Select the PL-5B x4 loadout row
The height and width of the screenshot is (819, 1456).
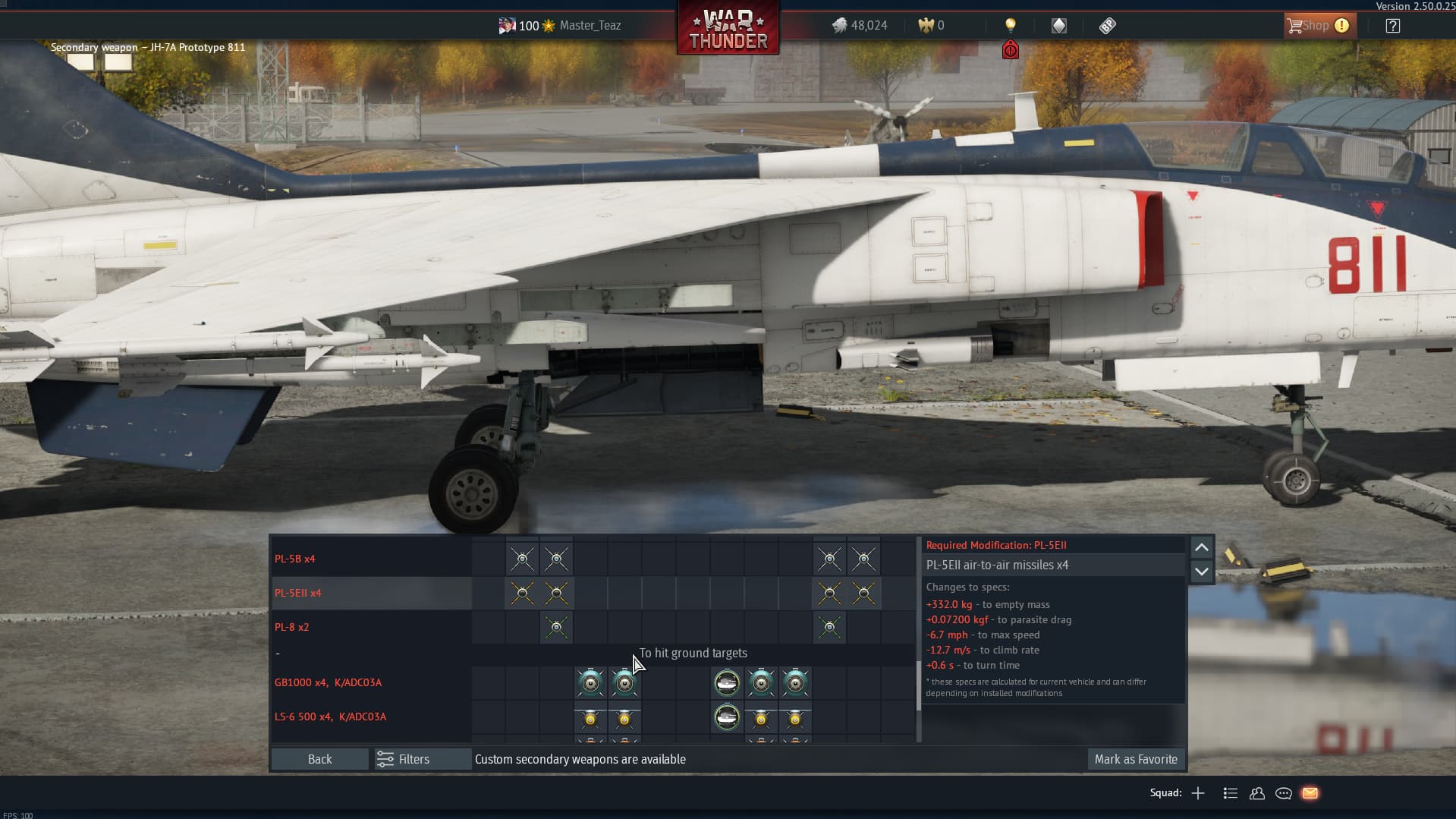pos(294,559)
